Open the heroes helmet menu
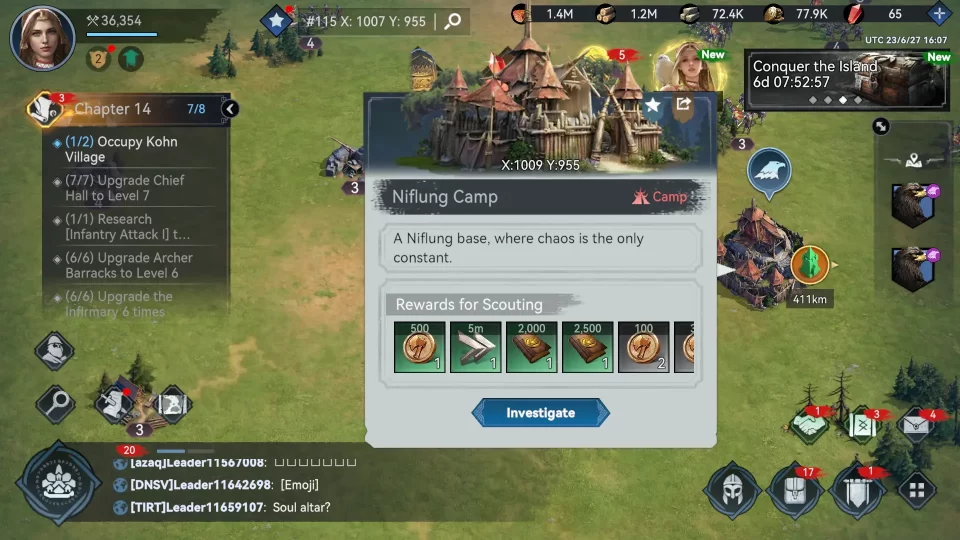The height and width of the screenshot is (540, 960). pyautogui.click(x=732, y=490)
